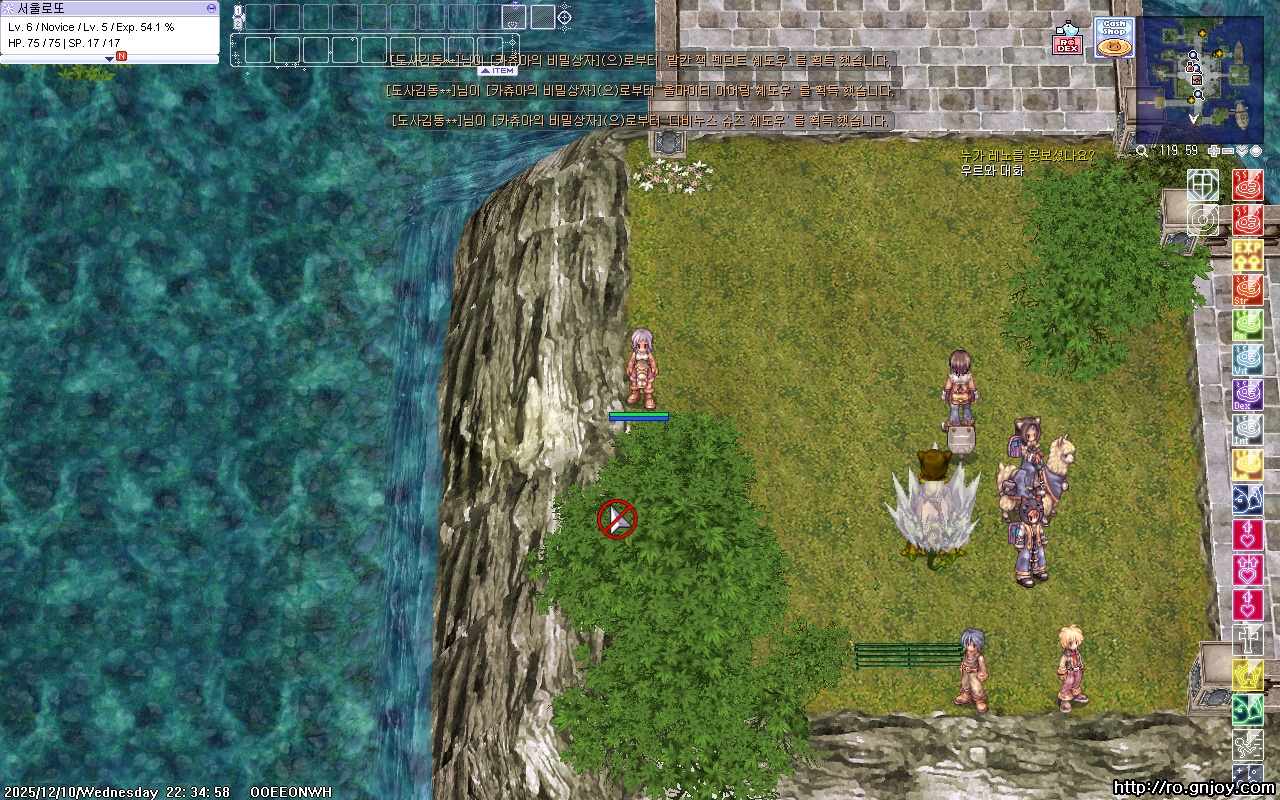Open the RODEX mail icon
The height and width of the screenshot is (800, 1280).
point(1067,40)
